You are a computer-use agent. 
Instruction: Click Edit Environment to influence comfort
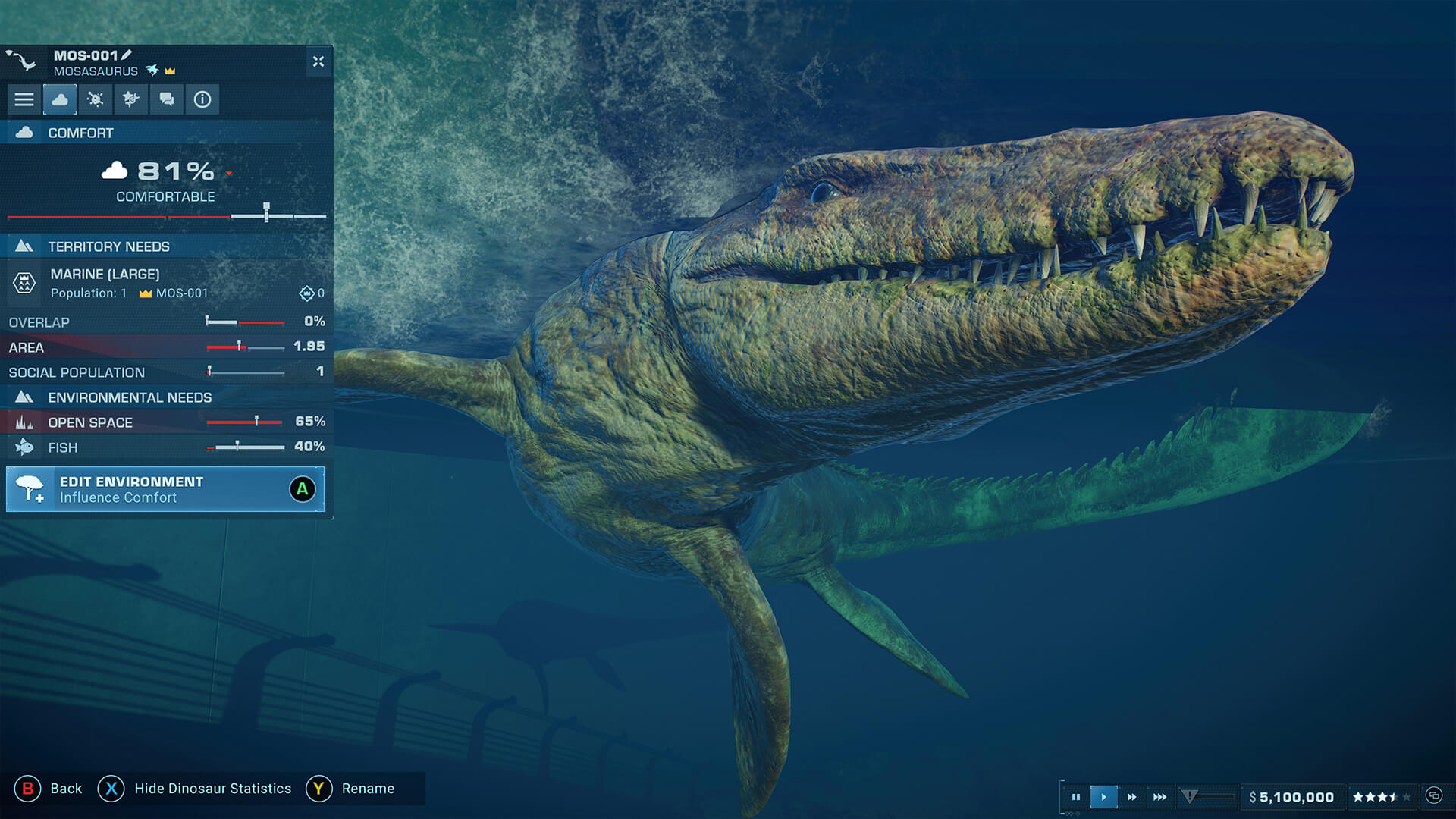pyautogui.click(x=165, y=488)
